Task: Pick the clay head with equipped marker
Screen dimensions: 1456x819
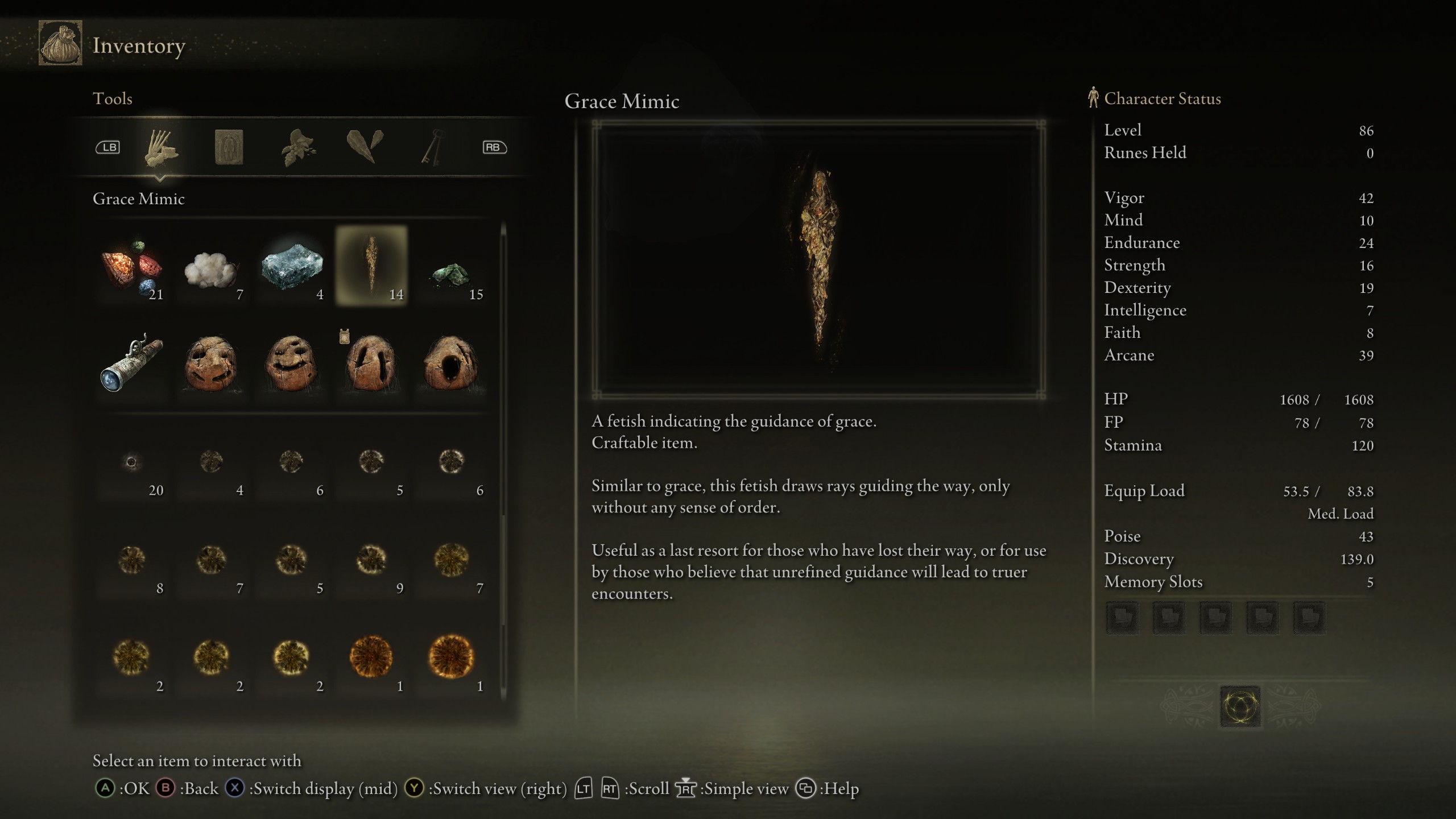Action: click(x=371, y=364)
